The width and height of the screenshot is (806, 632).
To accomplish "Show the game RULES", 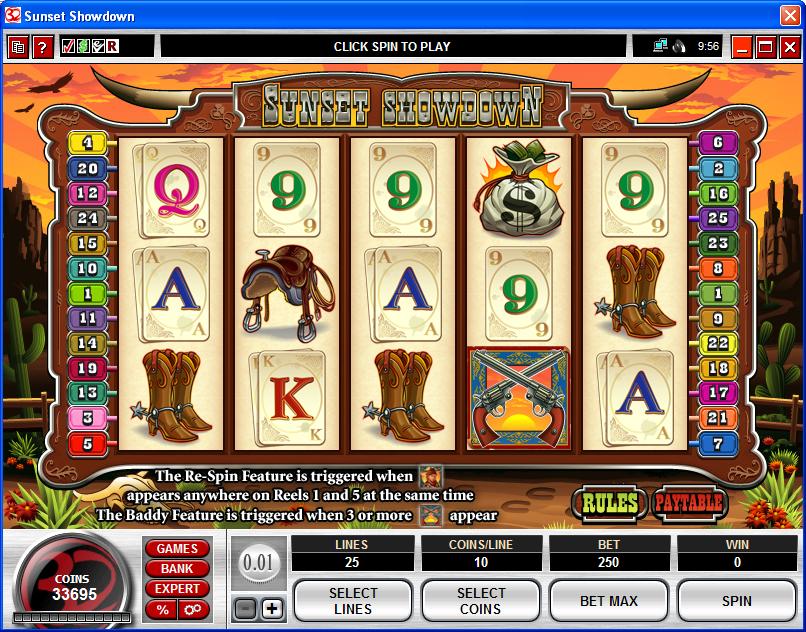I will [609, 503].
